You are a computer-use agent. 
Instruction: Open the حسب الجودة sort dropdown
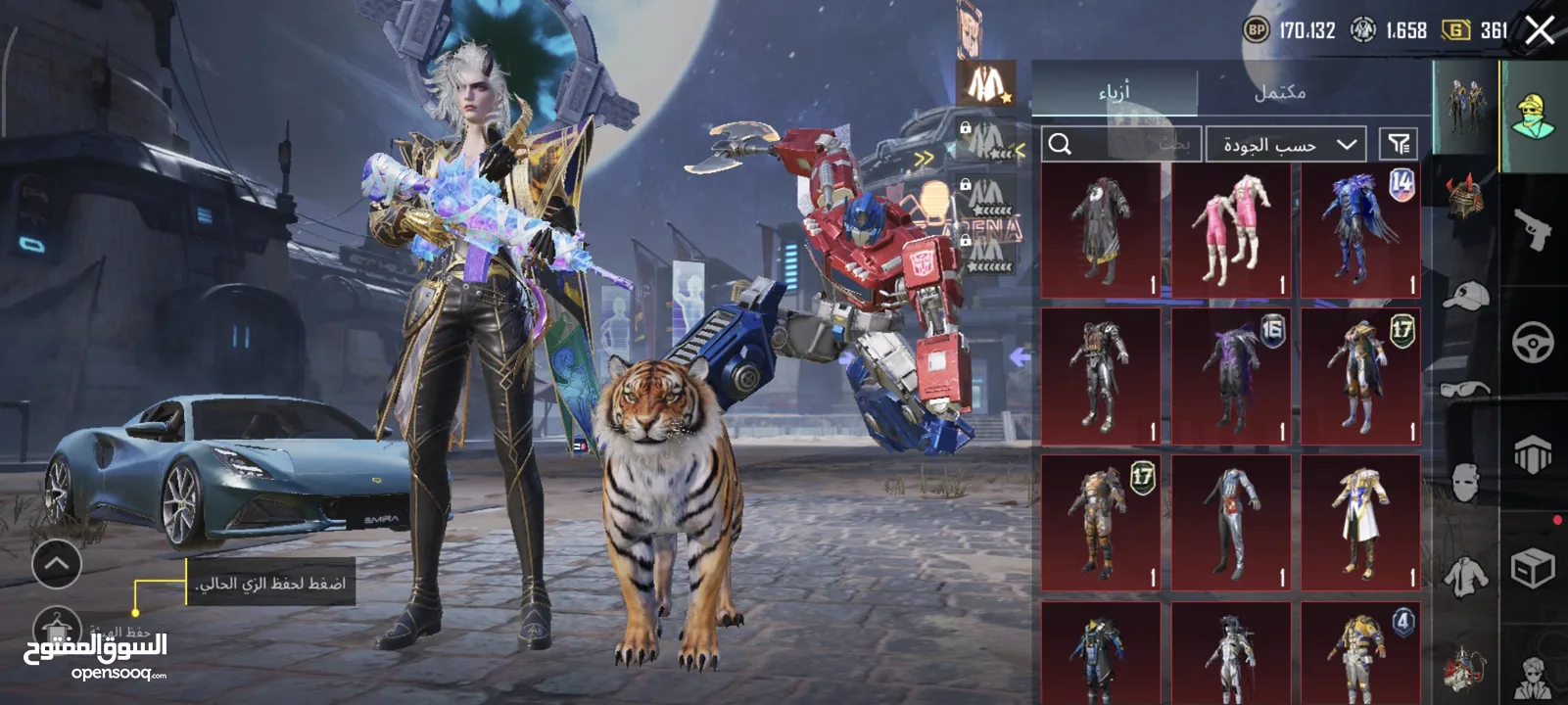pos(1286,145)
